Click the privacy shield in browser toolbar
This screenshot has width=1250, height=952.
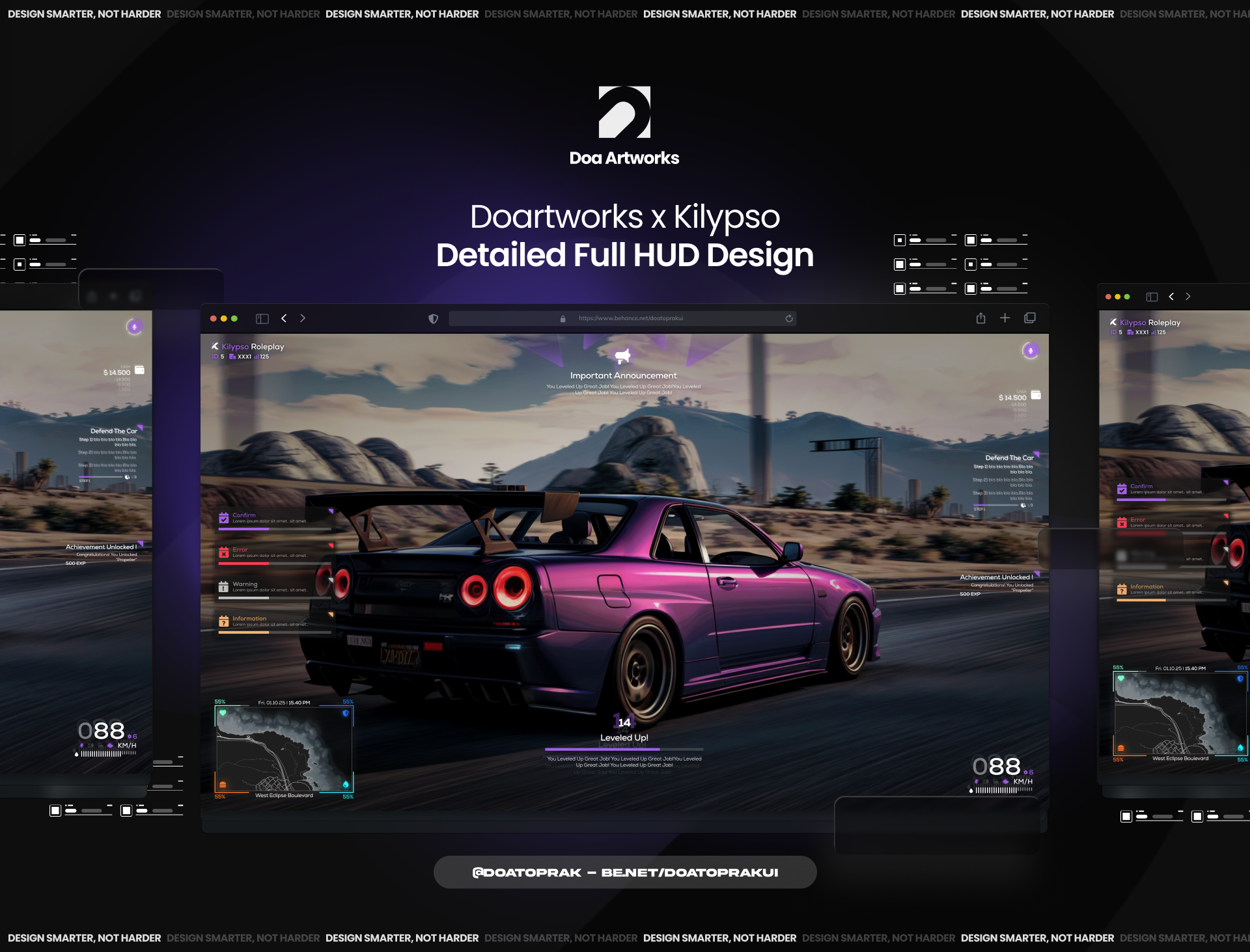[x=434, y=318]
